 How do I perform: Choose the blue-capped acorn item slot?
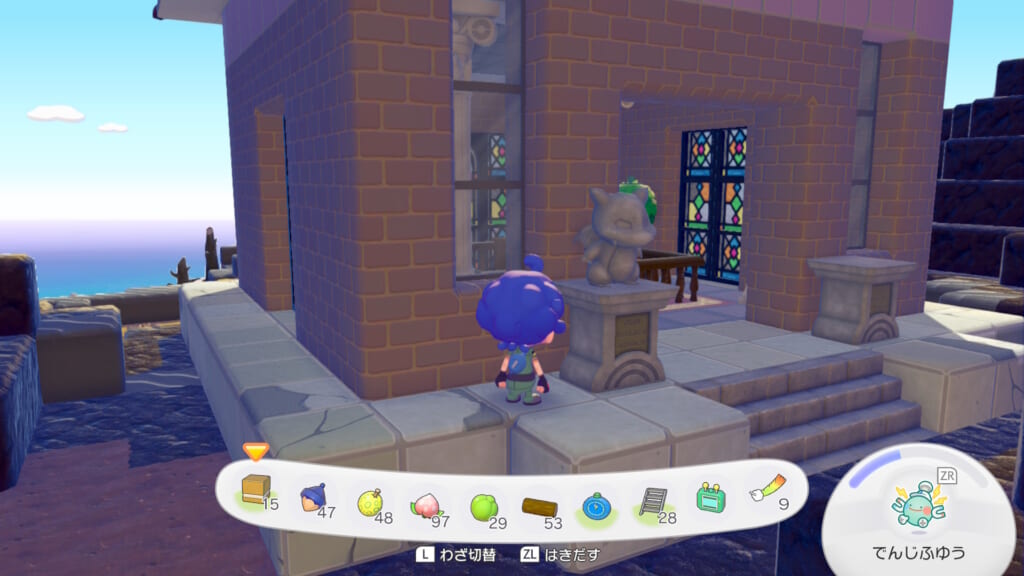click(314, 496)
